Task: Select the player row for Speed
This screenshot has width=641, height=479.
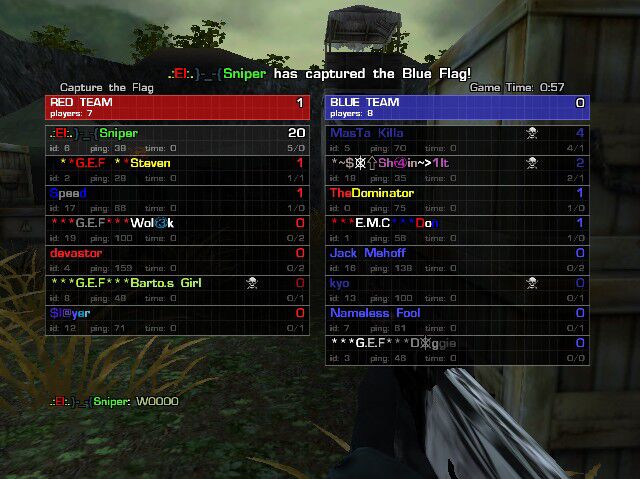Action: pos(177,199)
